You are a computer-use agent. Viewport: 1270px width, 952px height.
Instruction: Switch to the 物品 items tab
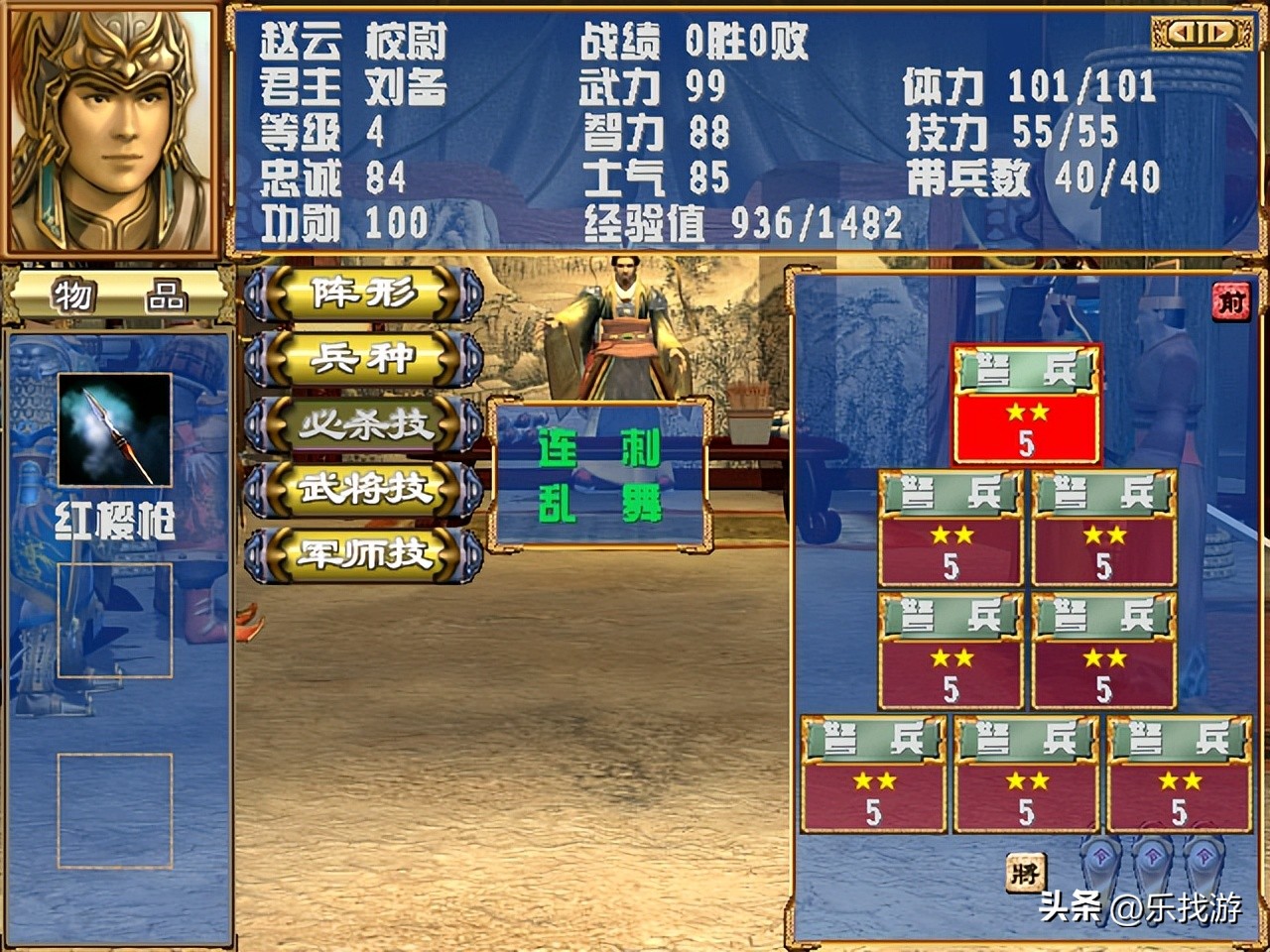pos(117,295)
